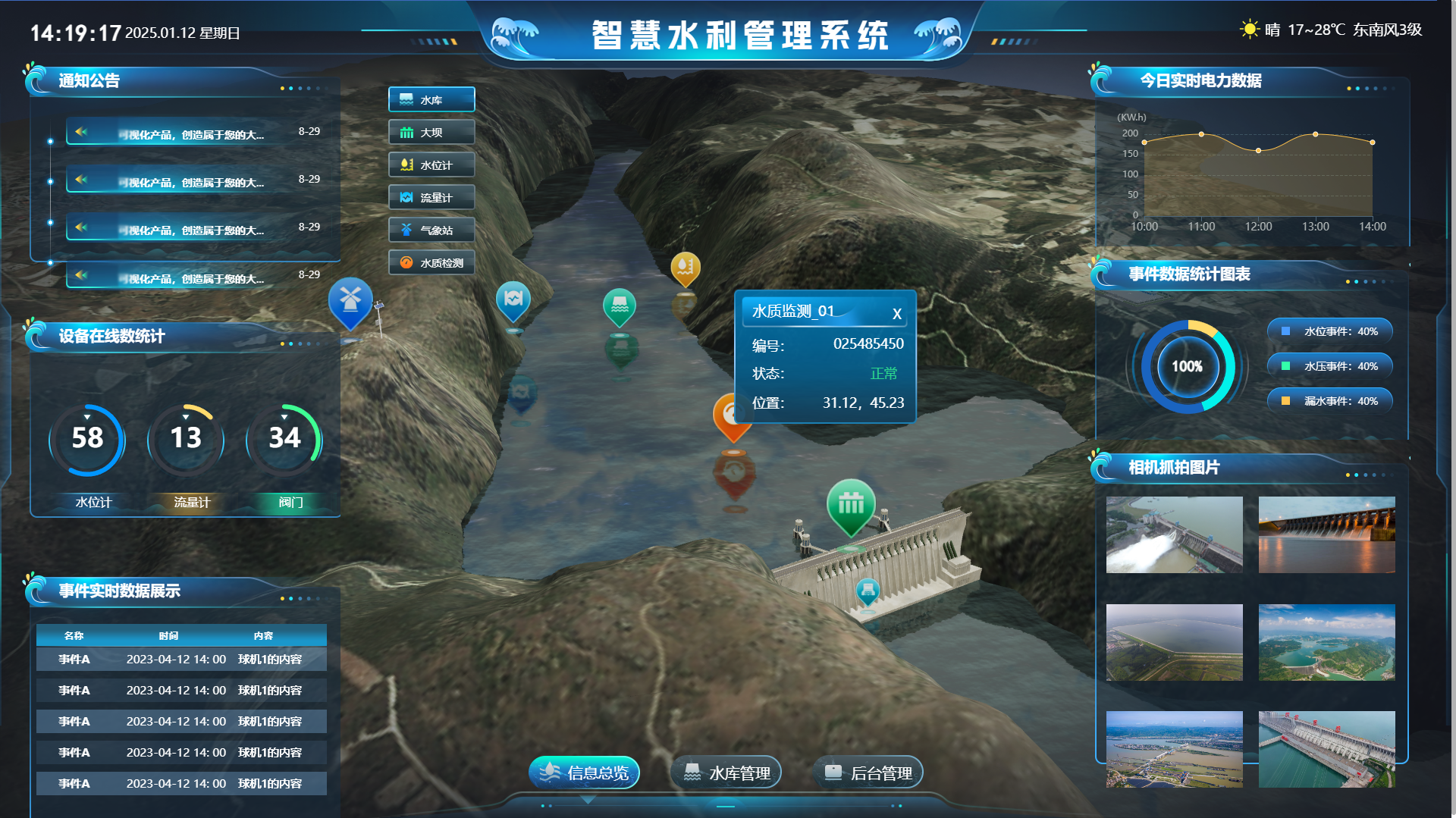Show the 气象站 layer

pos(431,230)
